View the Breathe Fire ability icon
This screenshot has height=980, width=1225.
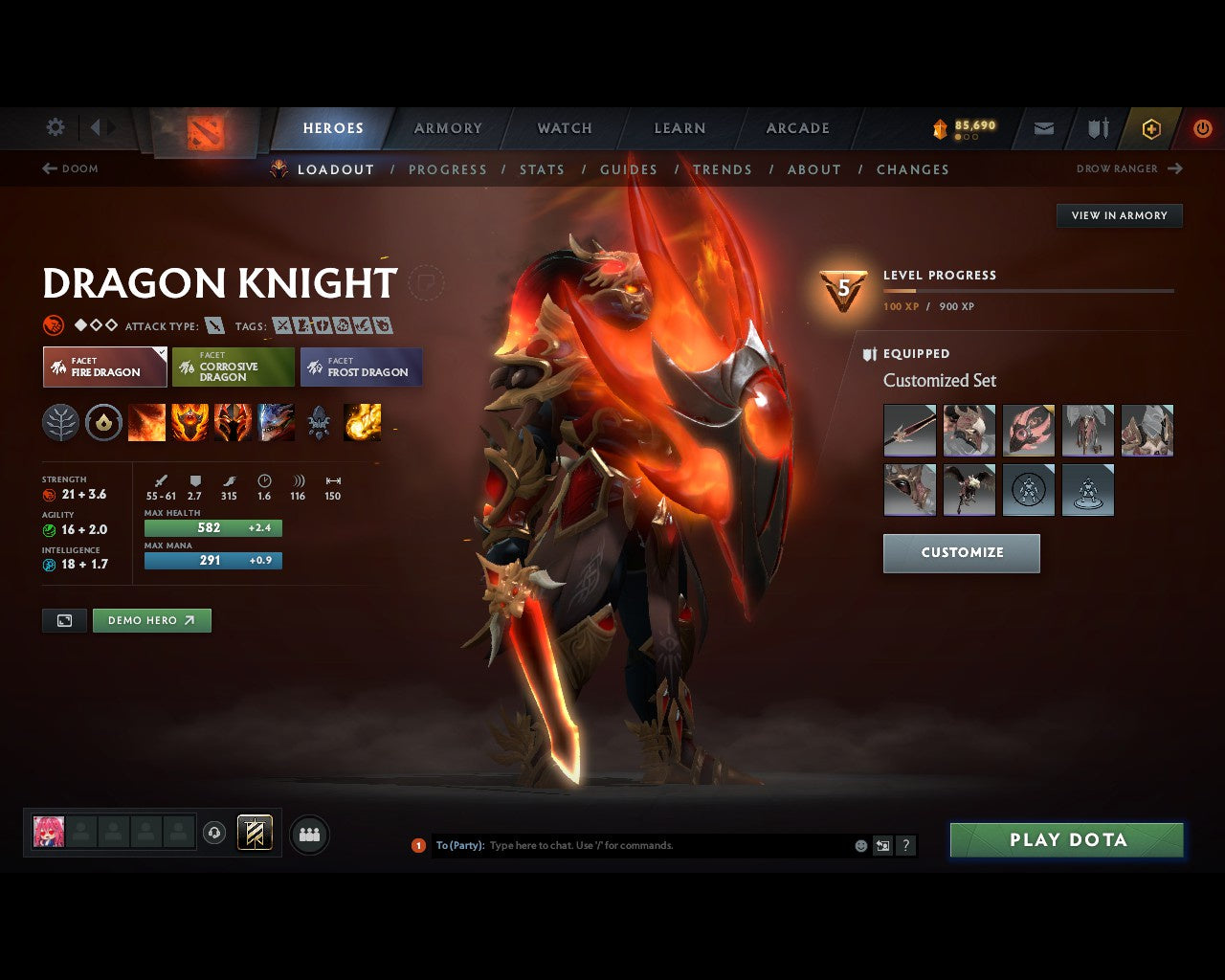(x=147, y=422)
